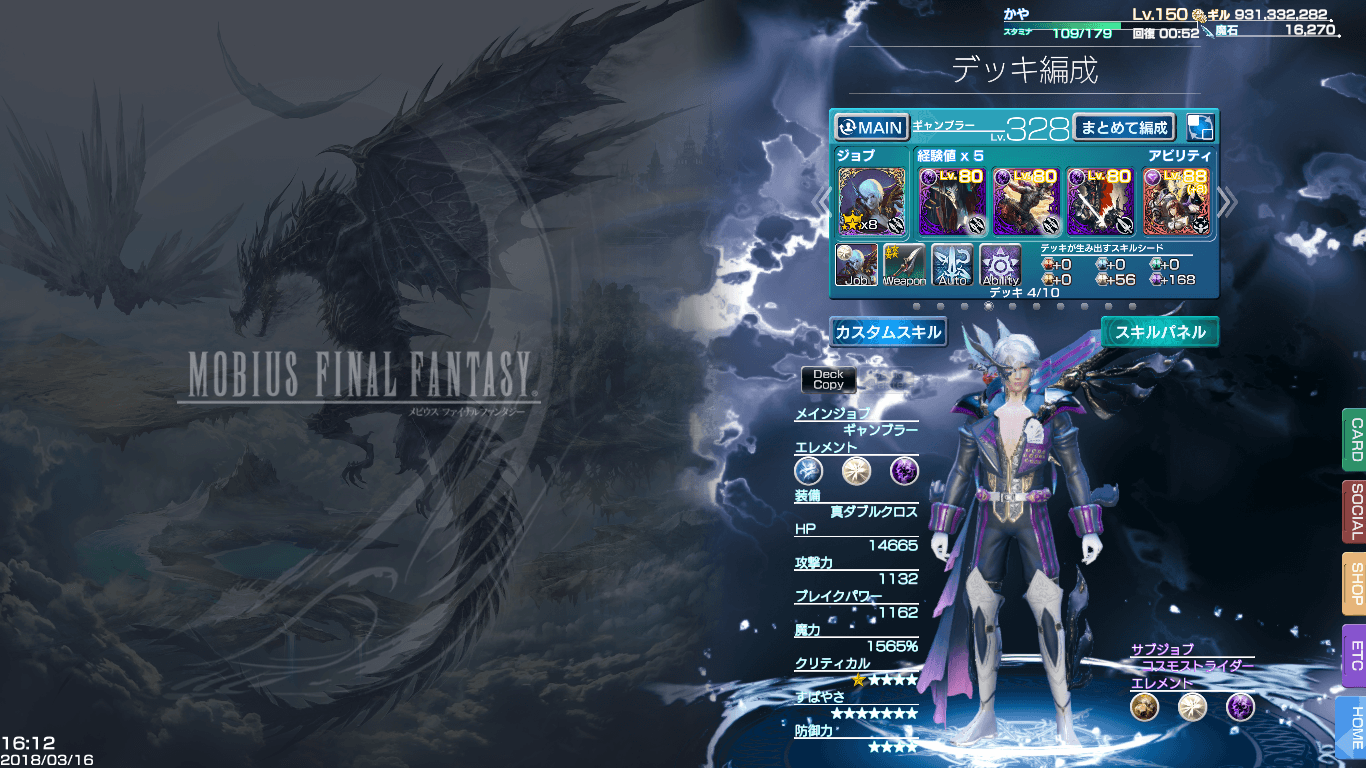Viewport: 1366px width, 768px height.
Task: Open the Ability icon next to Auto
Action: pos(1000,263)
